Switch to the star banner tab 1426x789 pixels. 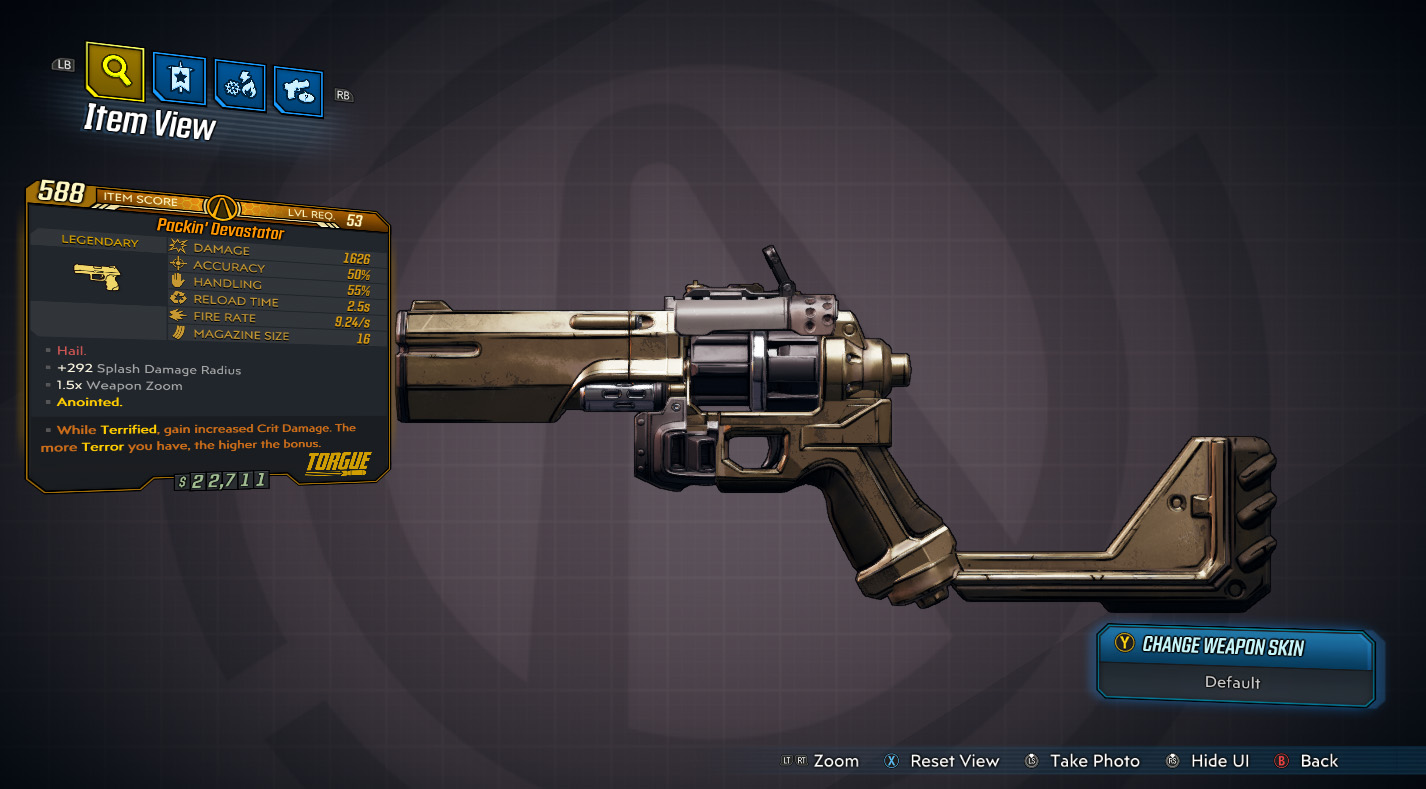pos(181,77)
